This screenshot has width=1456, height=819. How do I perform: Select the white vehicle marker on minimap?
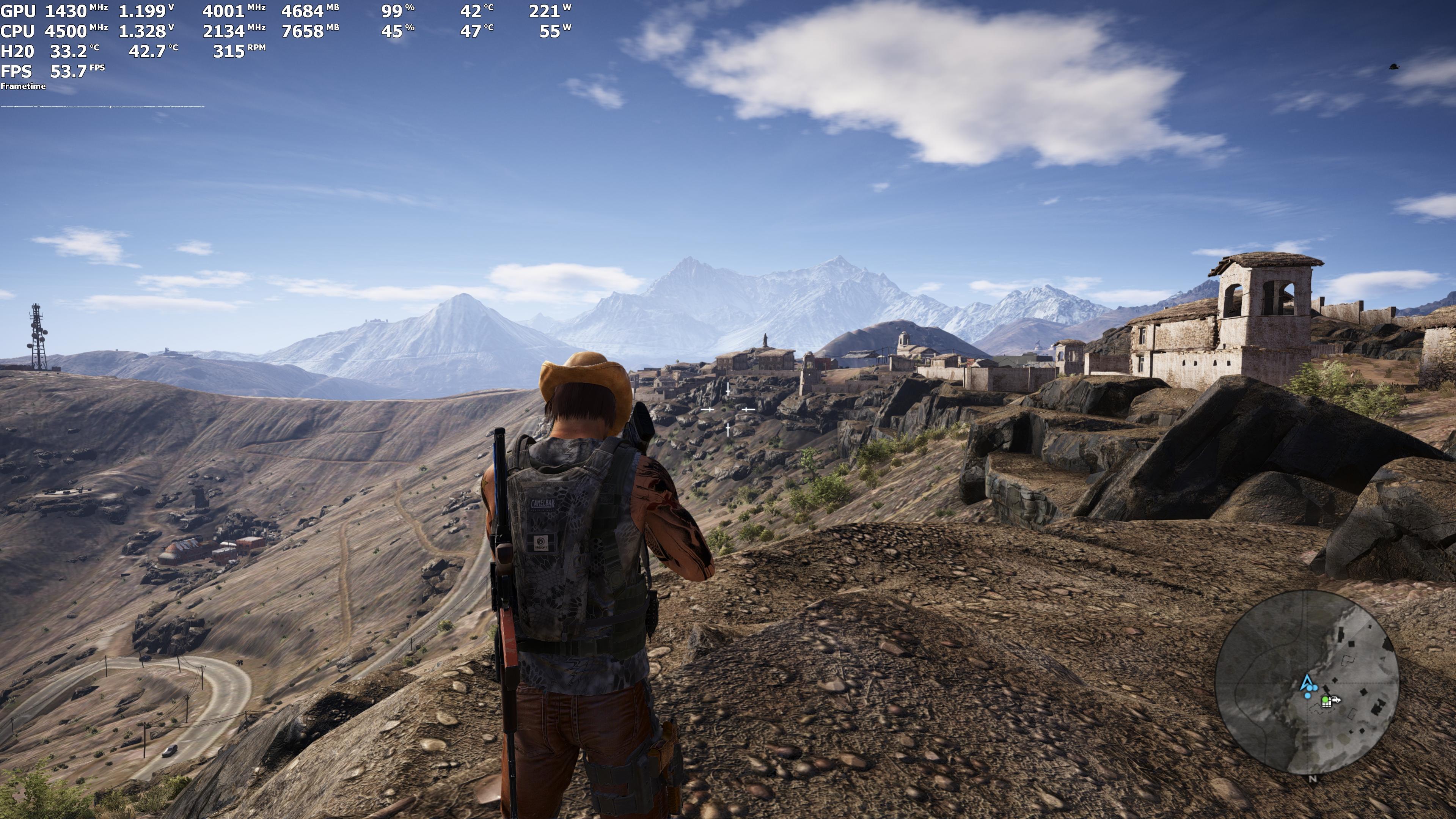coord(1336,700)
